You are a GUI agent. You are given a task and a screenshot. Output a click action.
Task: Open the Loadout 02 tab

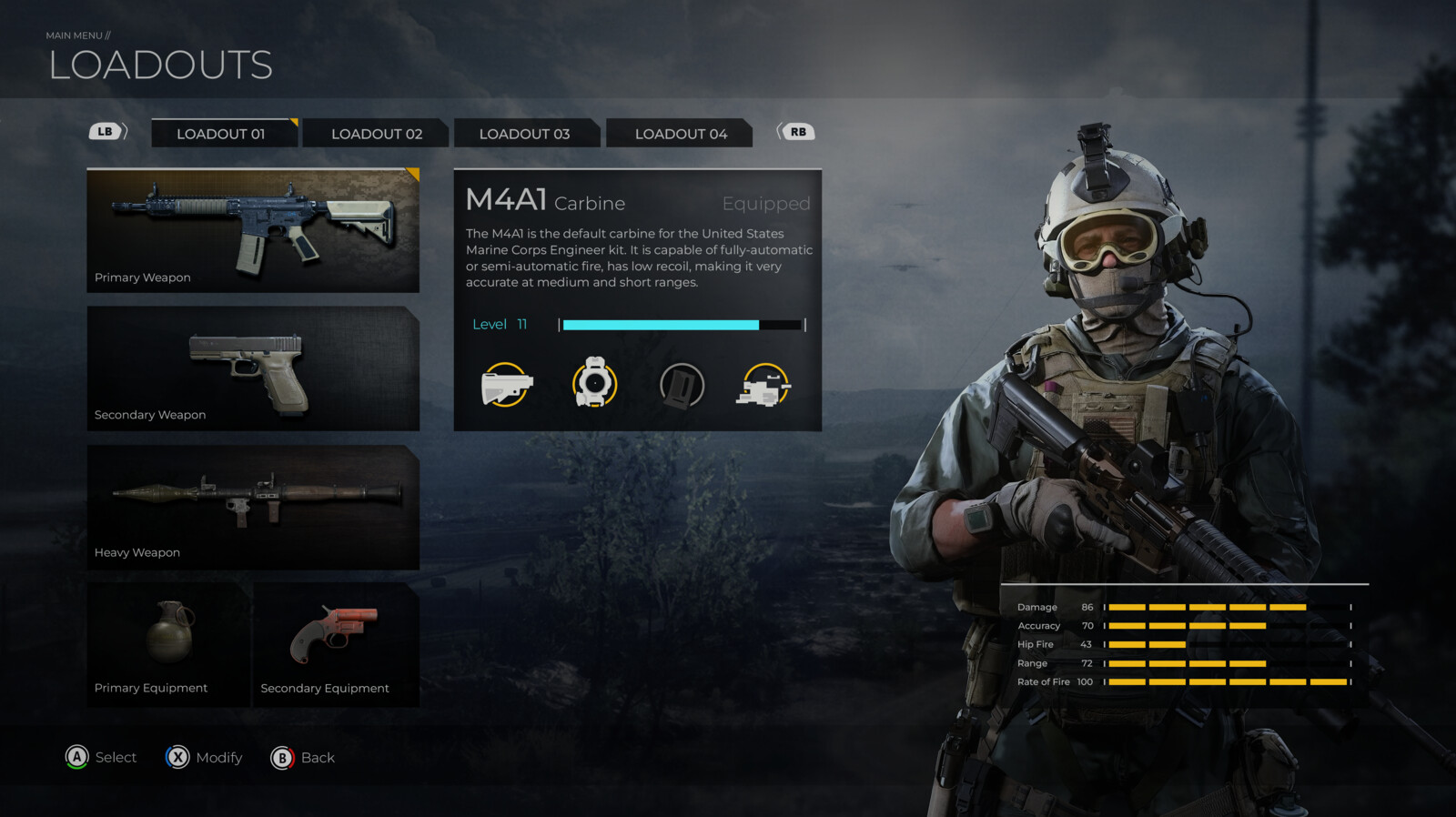coord(376,134)
